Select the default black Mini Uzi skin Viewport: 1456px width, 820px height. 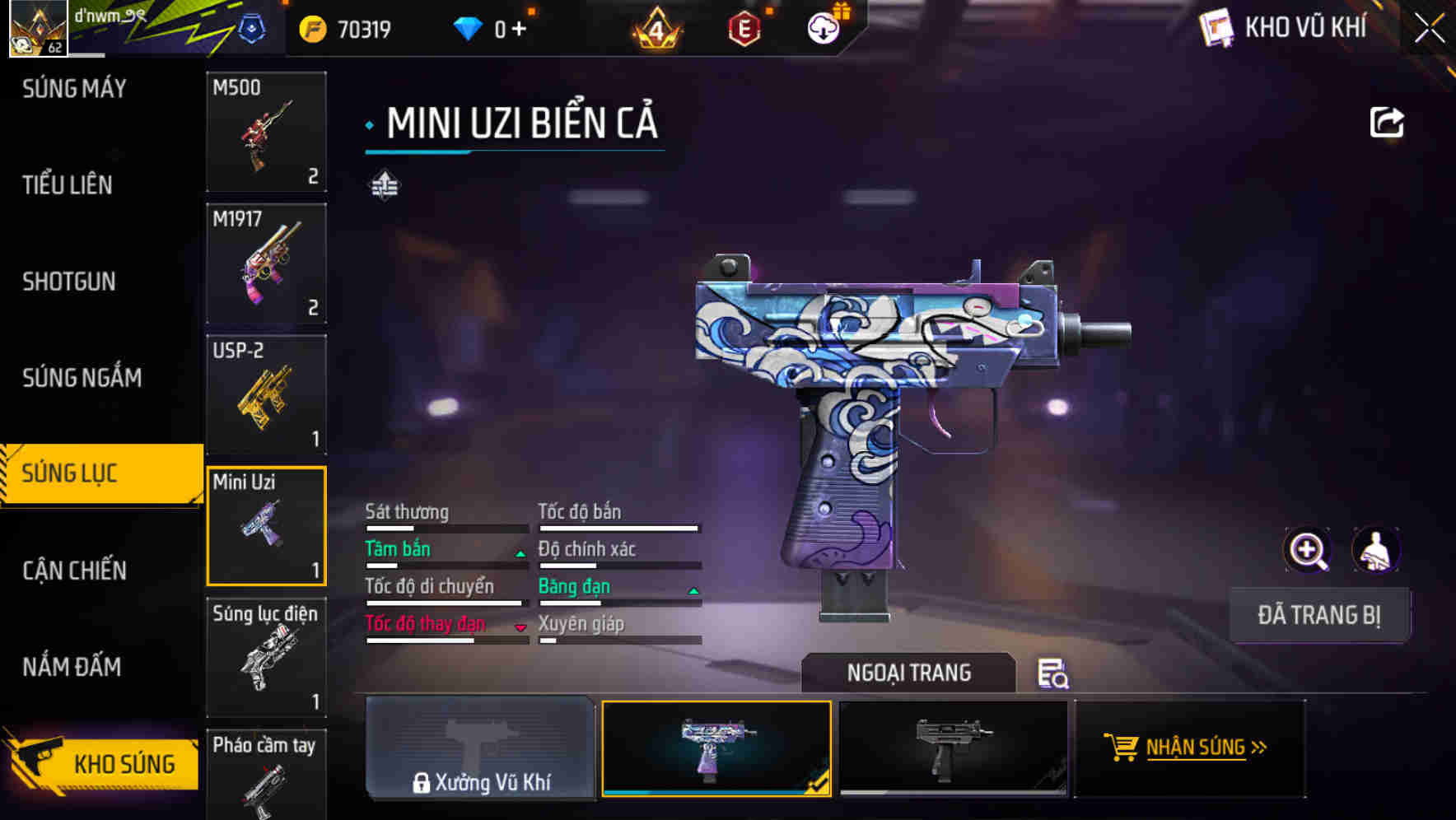tap(953, 748)
